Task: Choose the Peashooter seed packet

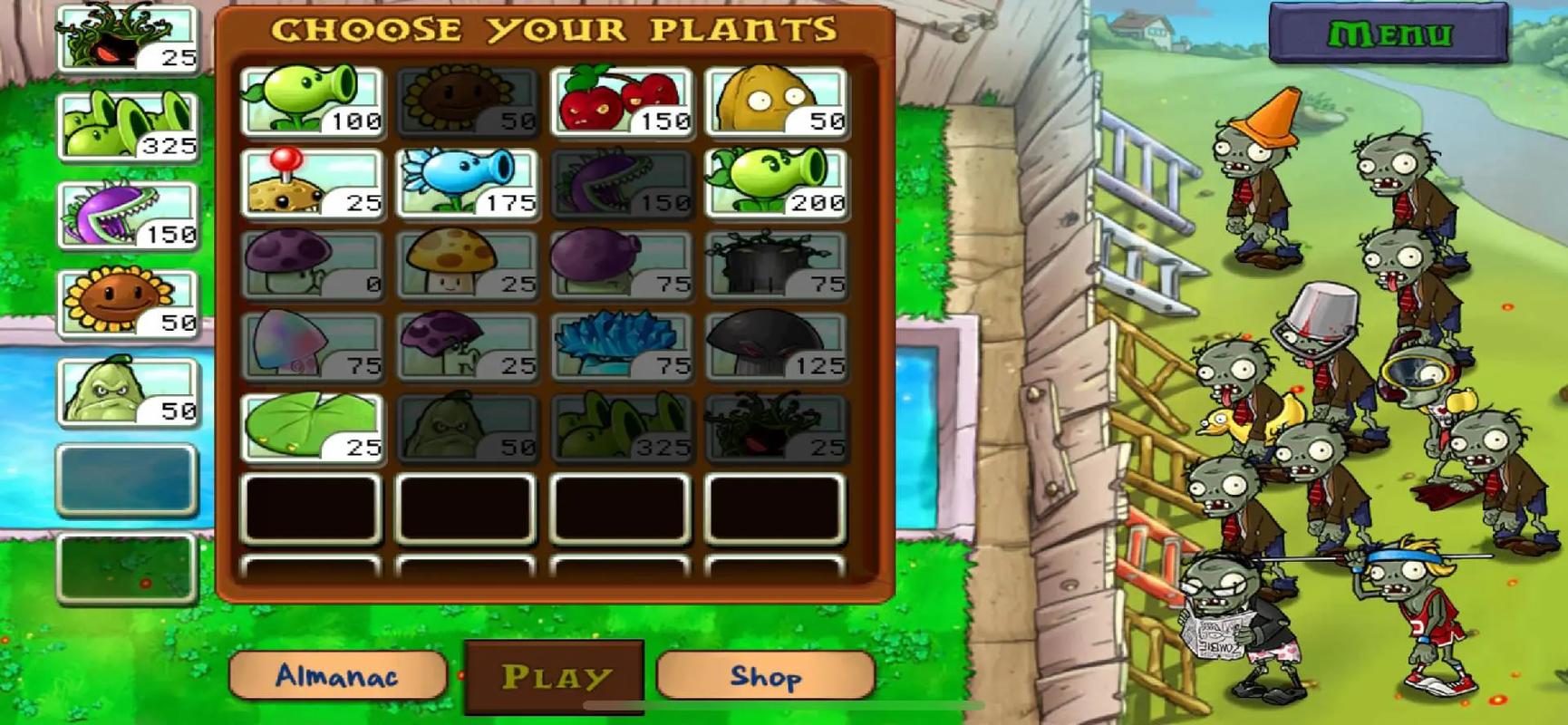Action: 313,102
